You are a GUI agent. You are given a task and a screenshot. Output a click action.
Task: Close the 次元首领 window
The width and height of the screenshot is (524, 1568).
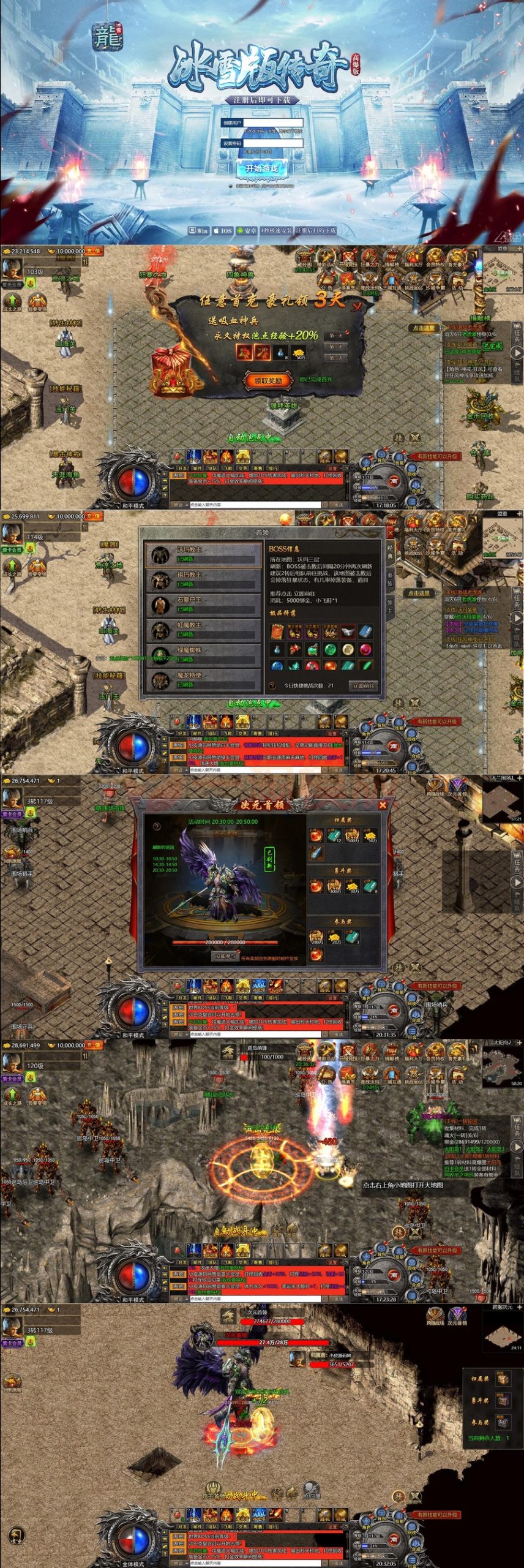point(383,804)
